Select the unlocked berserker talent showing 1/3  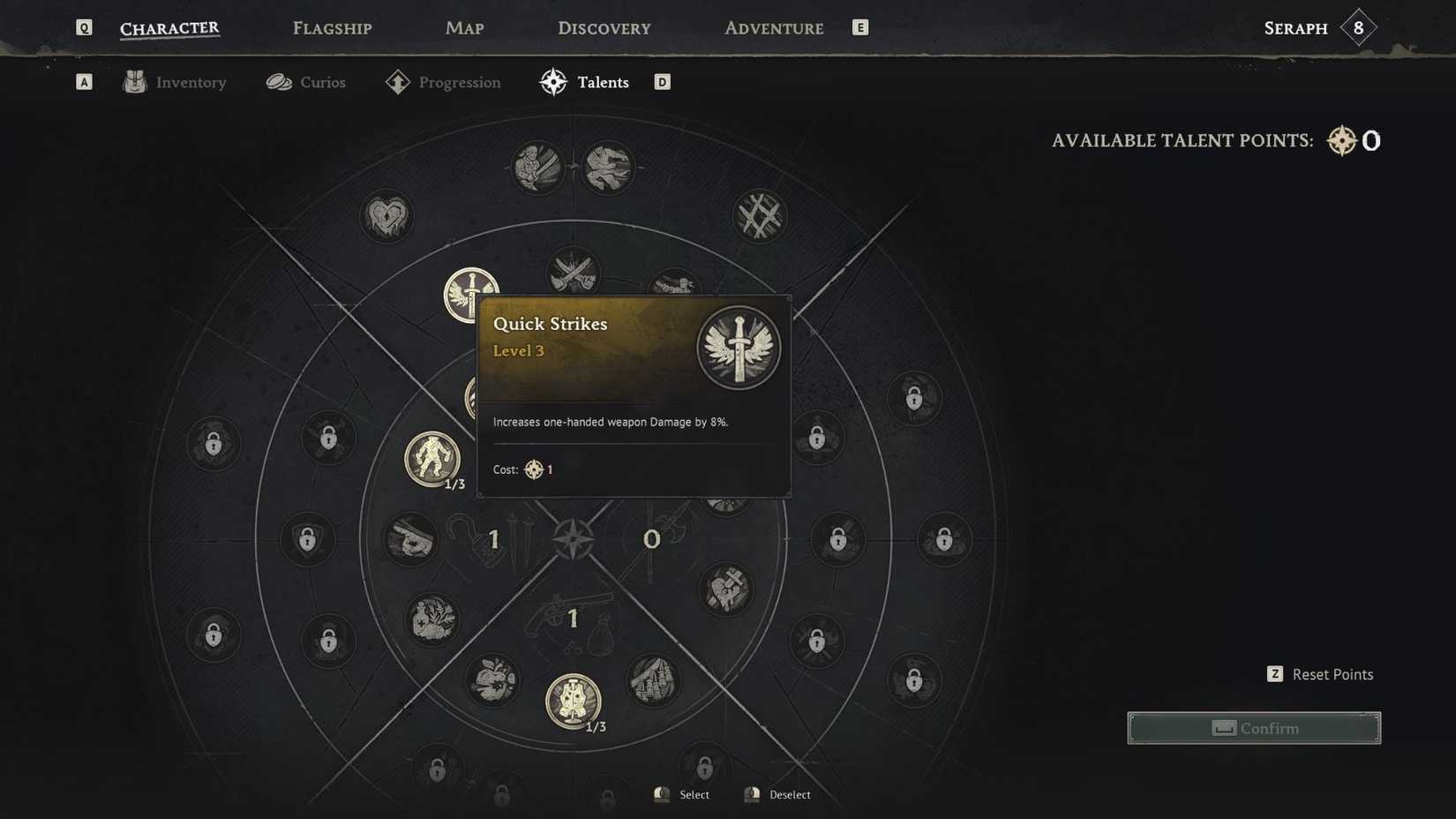(x=432, y=459)
